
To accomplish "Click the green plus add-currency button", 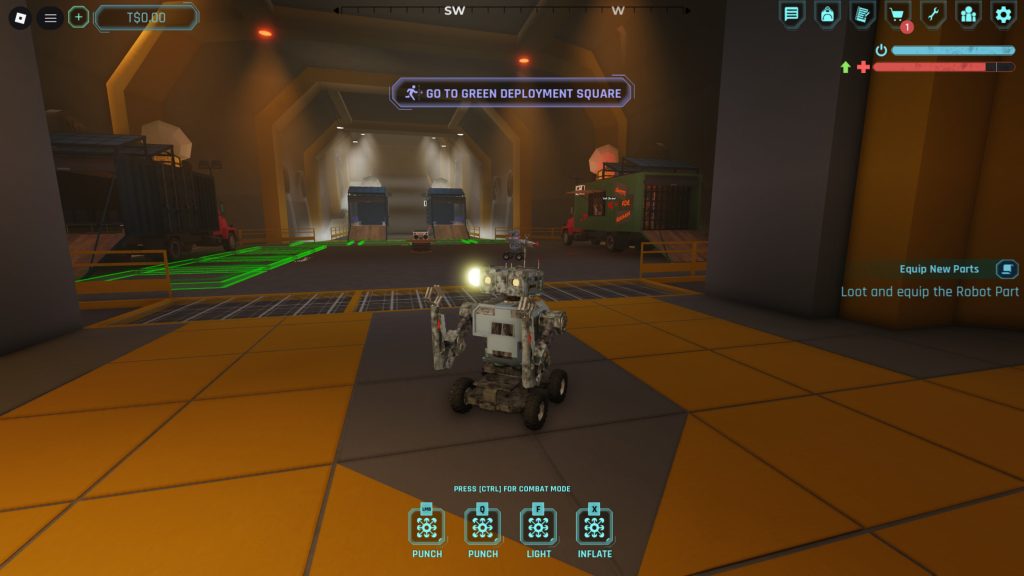I will [x=78, y=17].
